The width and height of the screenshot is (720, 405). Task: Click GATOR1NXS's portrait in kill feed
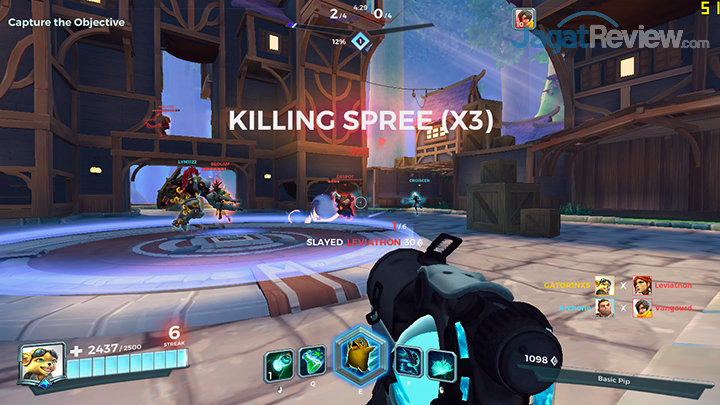(604, 286)
